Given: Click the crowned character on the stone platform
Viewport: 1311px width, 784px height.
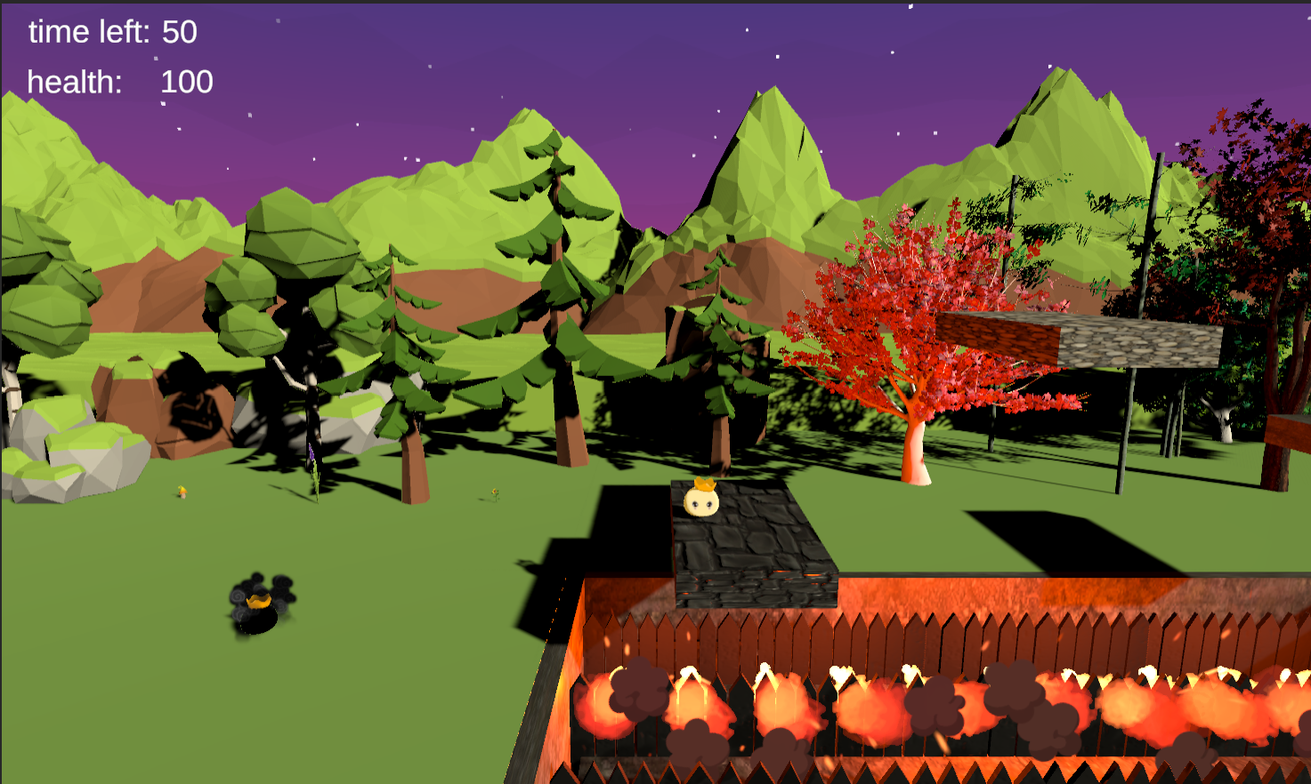Looking at the screenshot, I should coord(700,500).
